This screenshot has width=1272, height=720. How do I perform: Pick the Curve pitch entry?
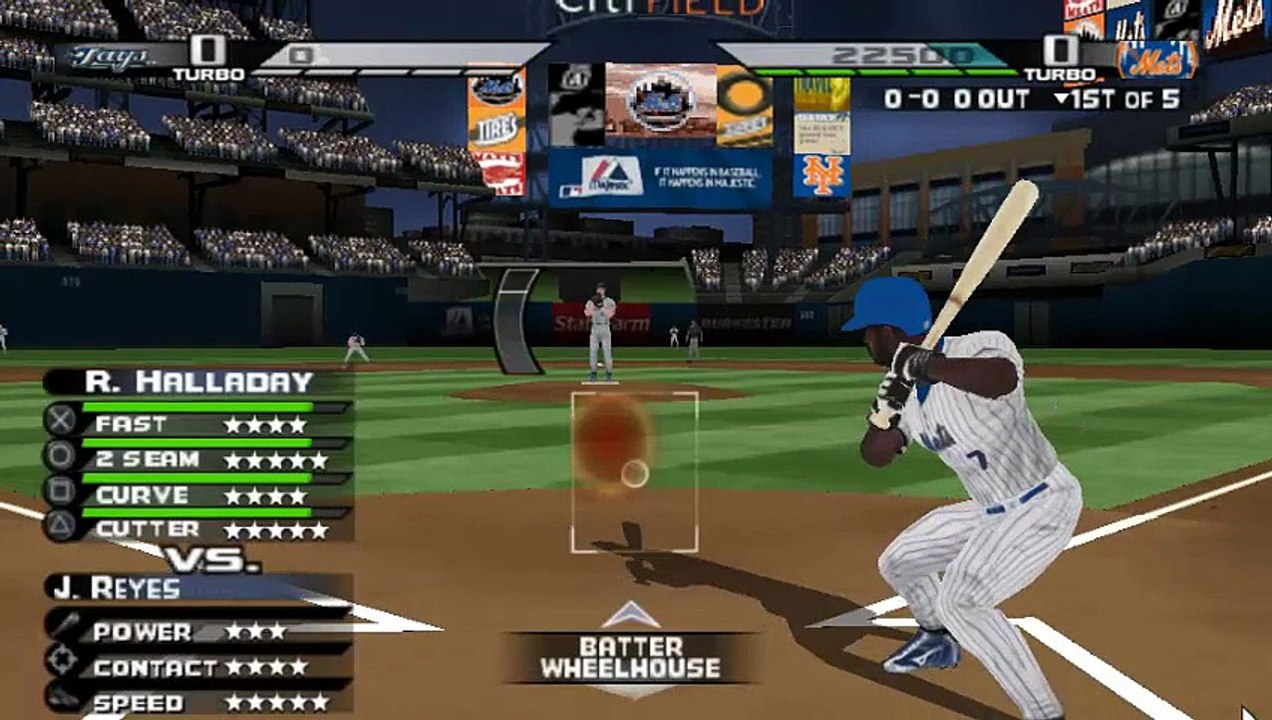click(200, 495)
